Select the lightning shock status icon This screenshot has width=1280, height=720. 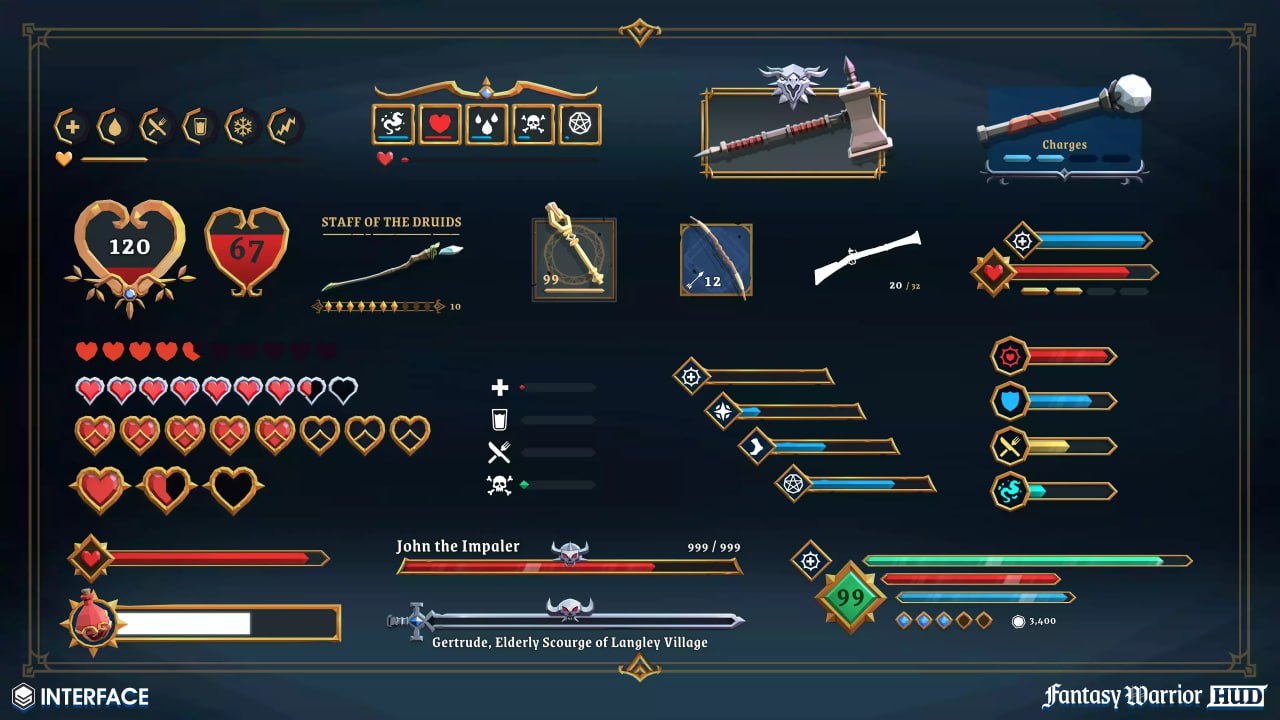pos(284,125)
